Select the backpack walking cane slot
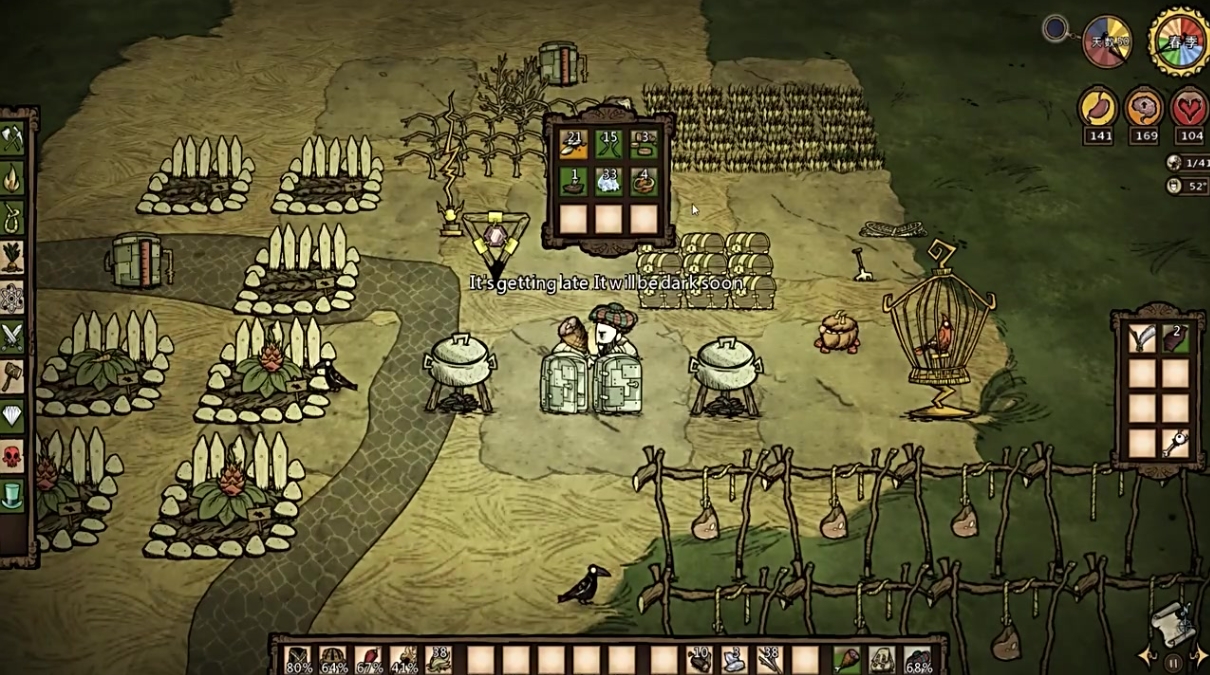This screenshot has width=1210, height=675. tap(1143, 339)
